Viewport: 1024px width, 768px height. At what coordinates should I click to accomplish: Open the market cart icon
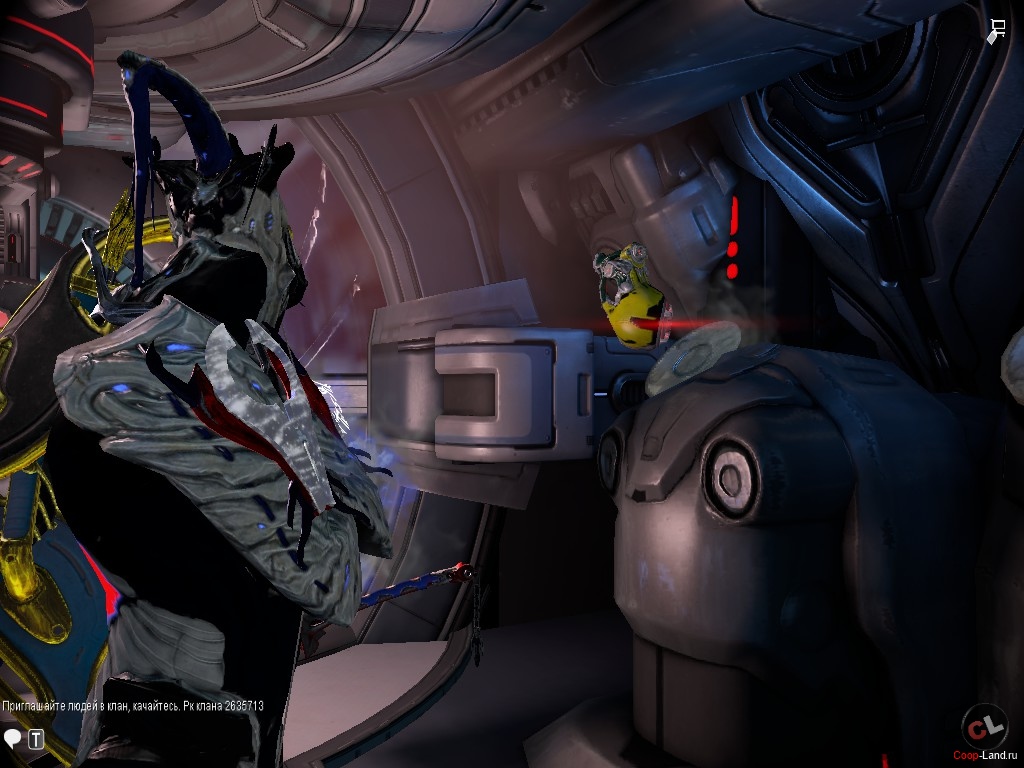click(997, 31)
